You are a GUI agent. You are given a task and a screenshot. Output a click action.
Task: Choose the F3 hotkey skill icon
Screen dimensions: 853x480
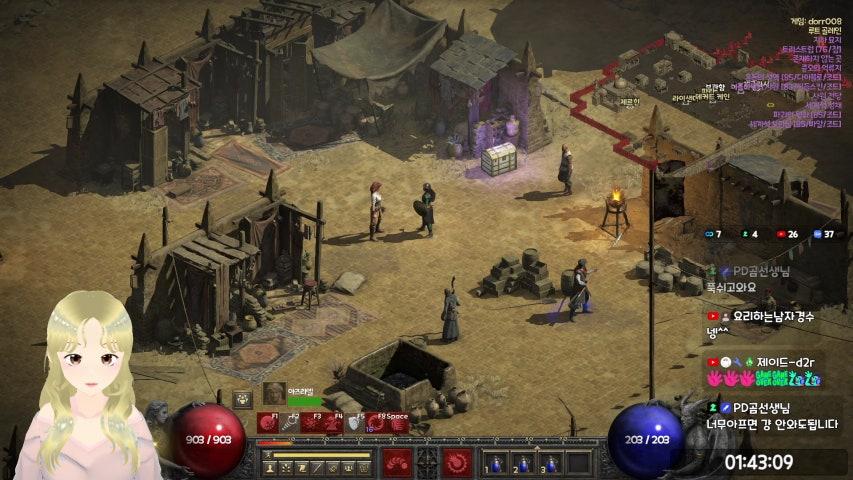(312, 424)
